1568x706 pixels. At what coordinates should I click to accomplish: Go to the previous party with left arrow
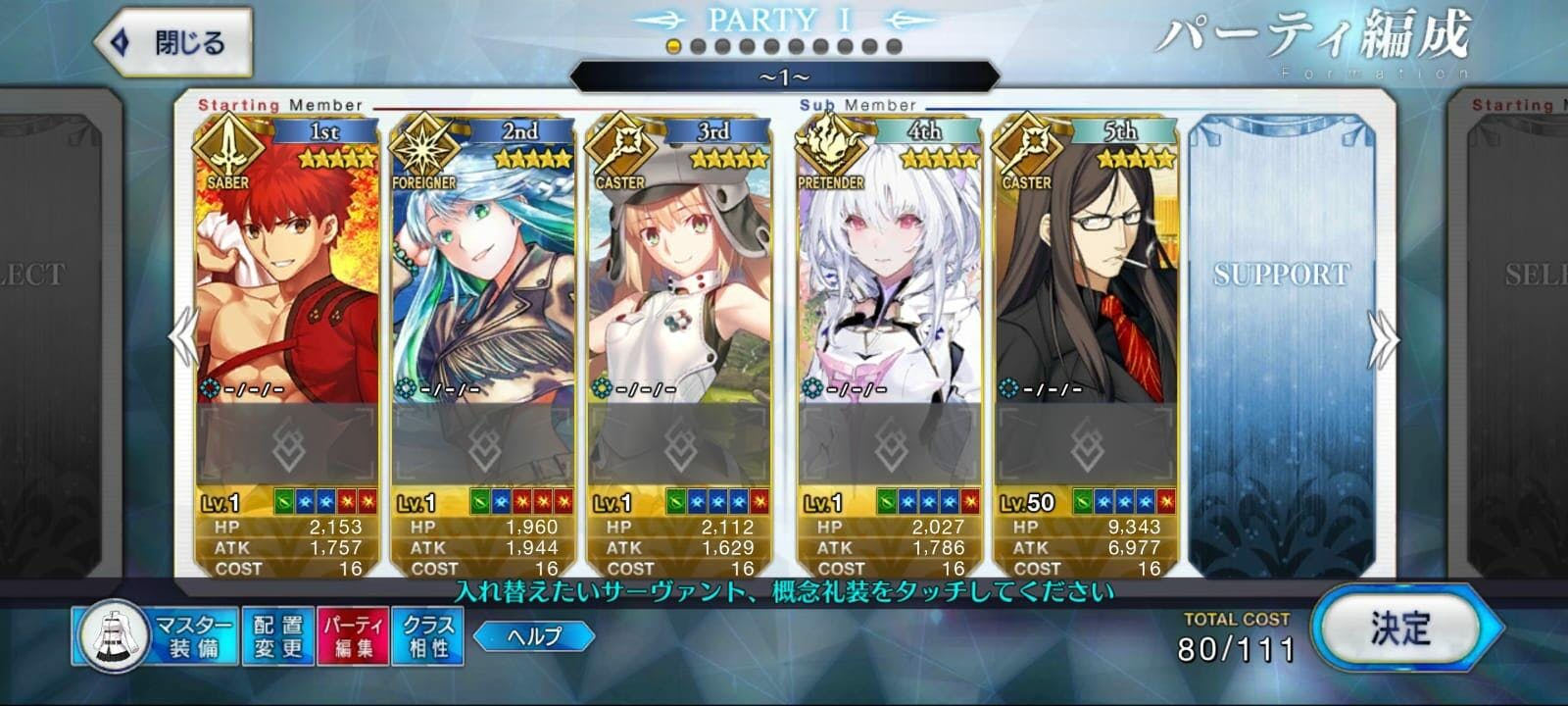coord(184,338)
